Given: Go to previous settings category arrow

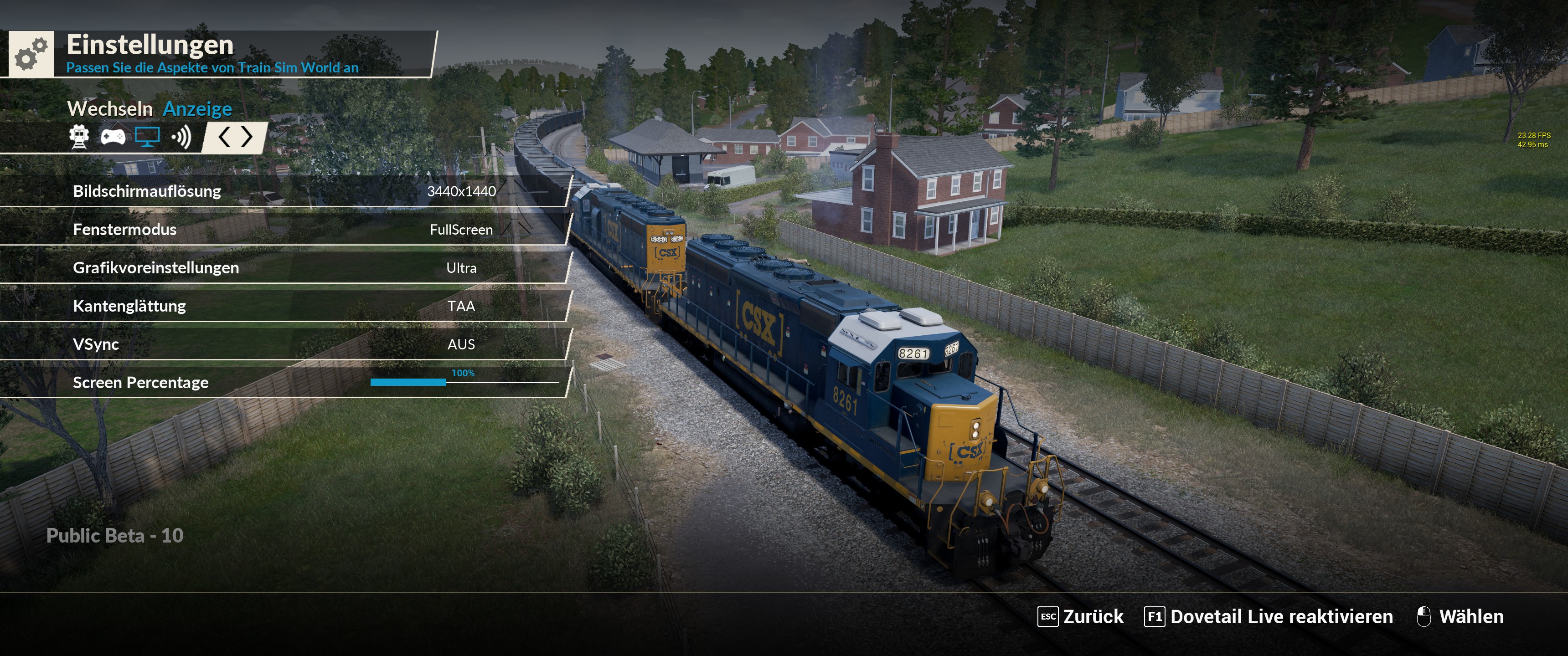Looking at the screenshot, I should [224, 137].
